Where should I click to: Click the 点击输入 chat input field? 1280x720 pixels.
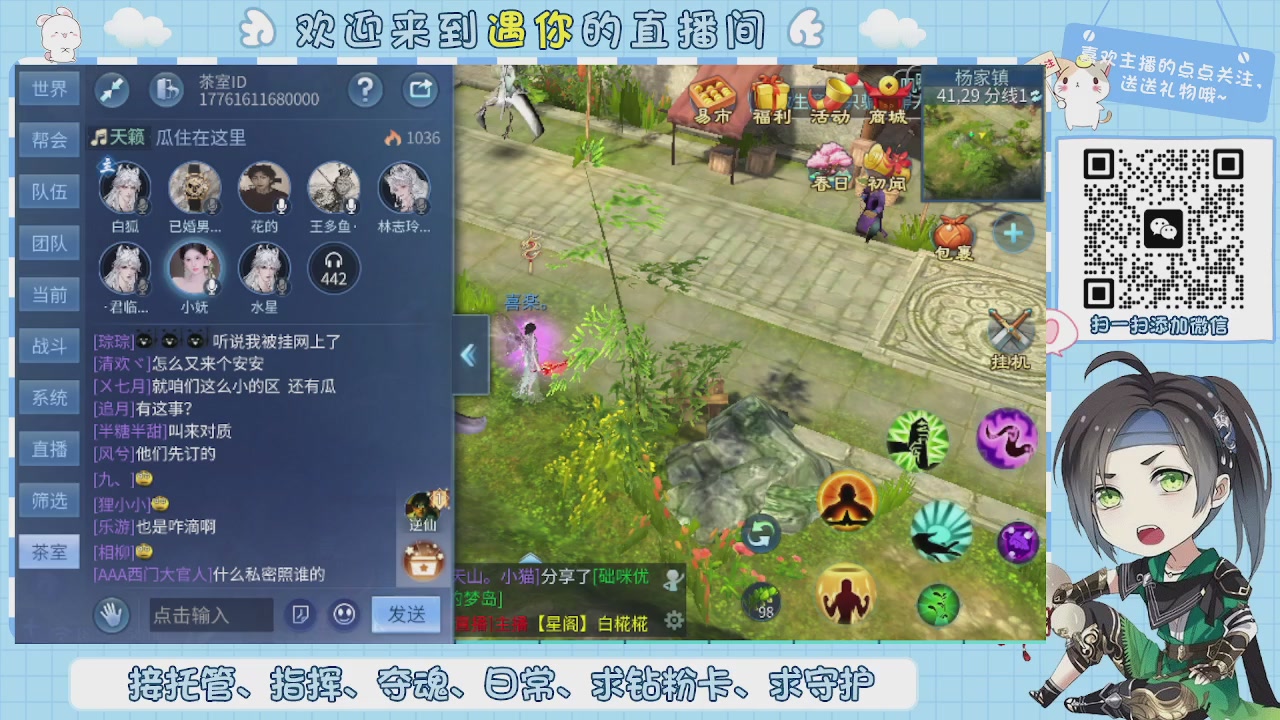coord(210,614)
